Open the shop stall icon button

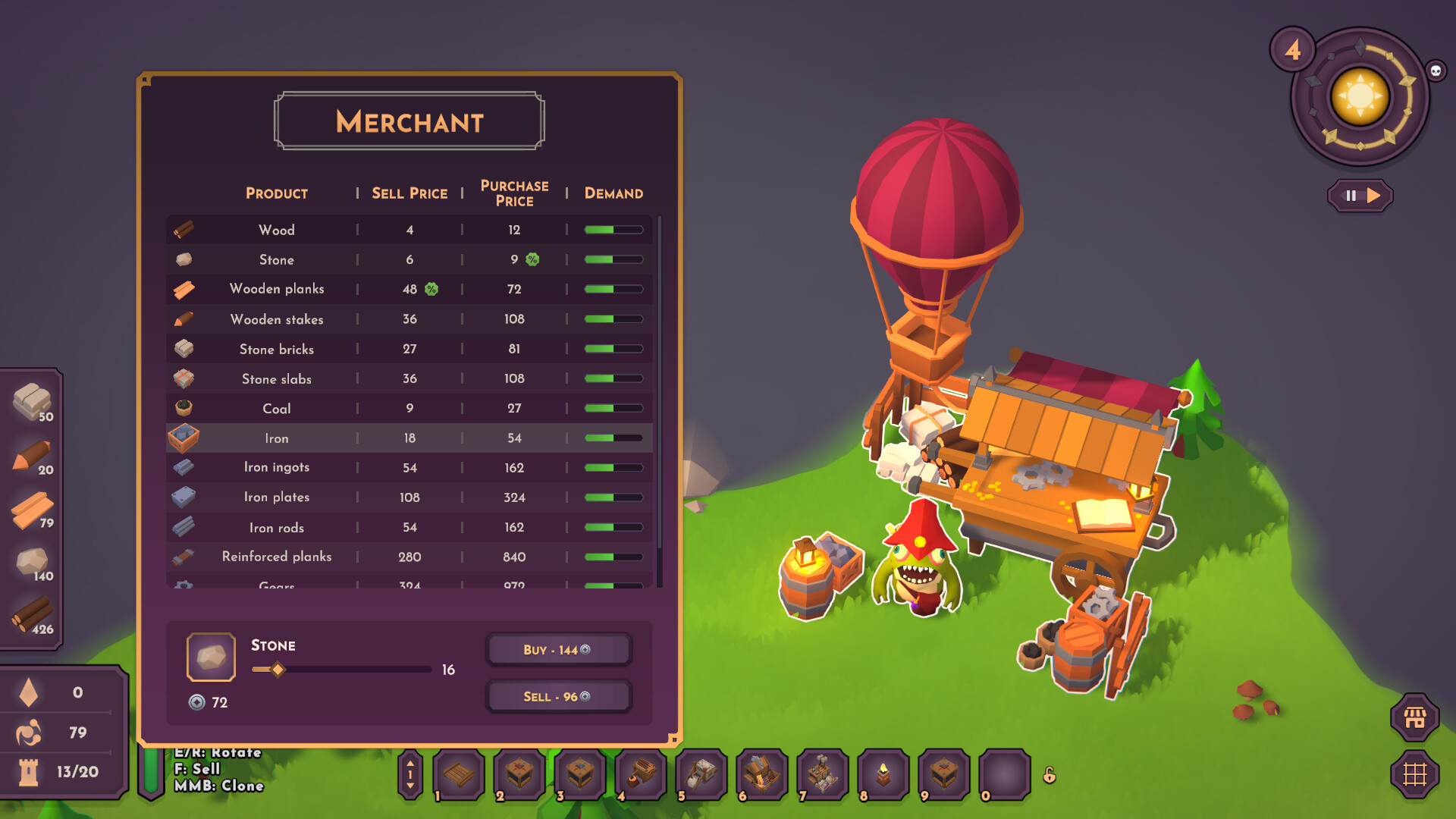1414,717
